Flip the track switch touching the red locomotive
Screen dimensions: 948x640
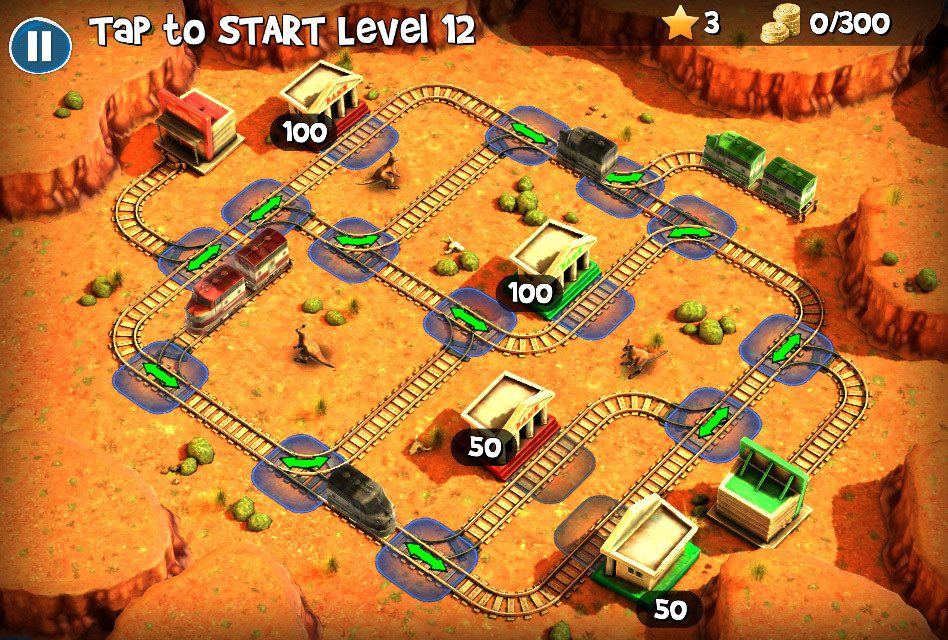point(202,255)
